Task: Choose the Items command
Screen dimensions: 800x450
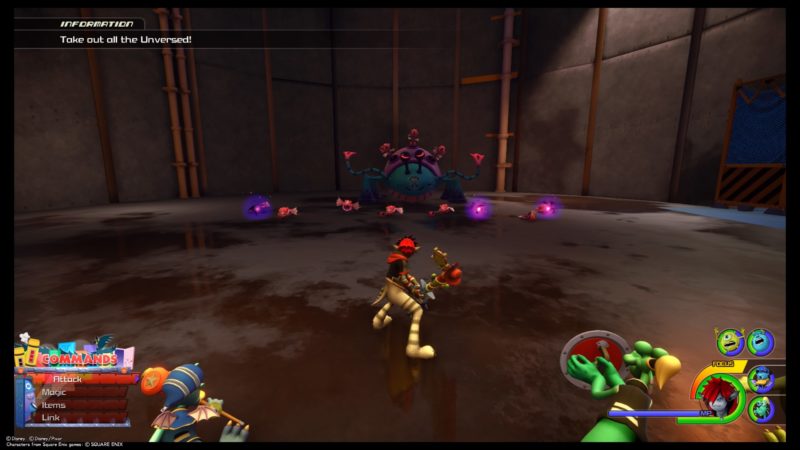Action: pos(56,405)
